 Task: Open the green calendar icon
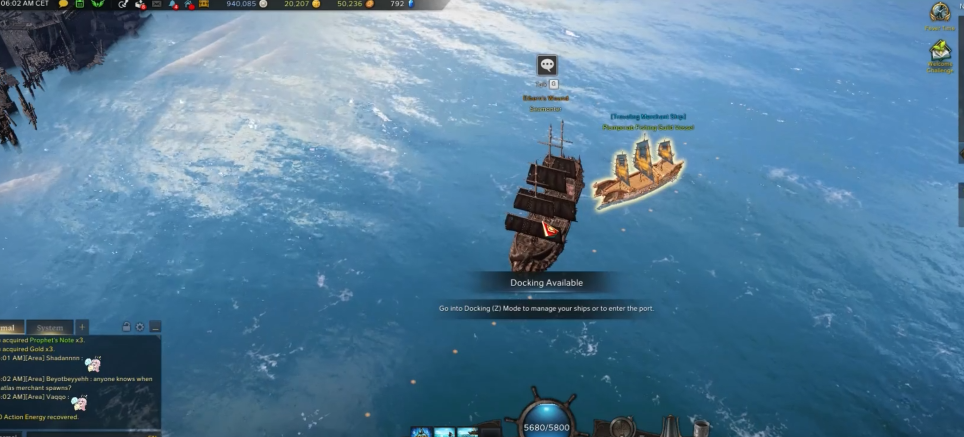tap(80, 4)
